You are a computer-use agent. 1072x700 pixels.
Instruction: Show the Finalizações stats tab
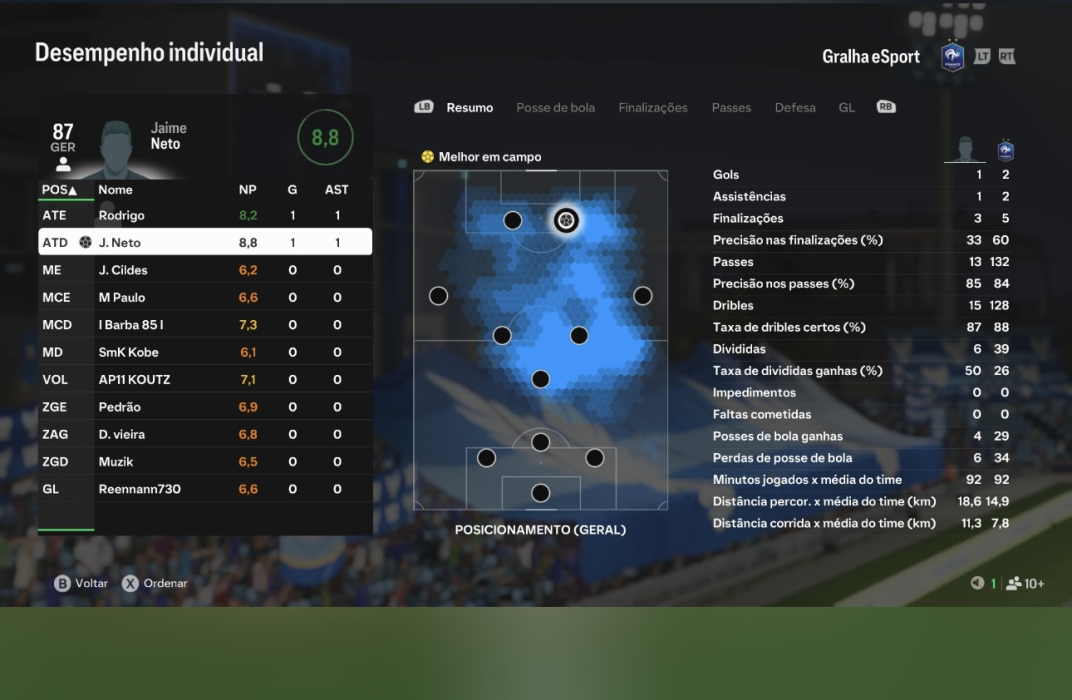(653, 108)
